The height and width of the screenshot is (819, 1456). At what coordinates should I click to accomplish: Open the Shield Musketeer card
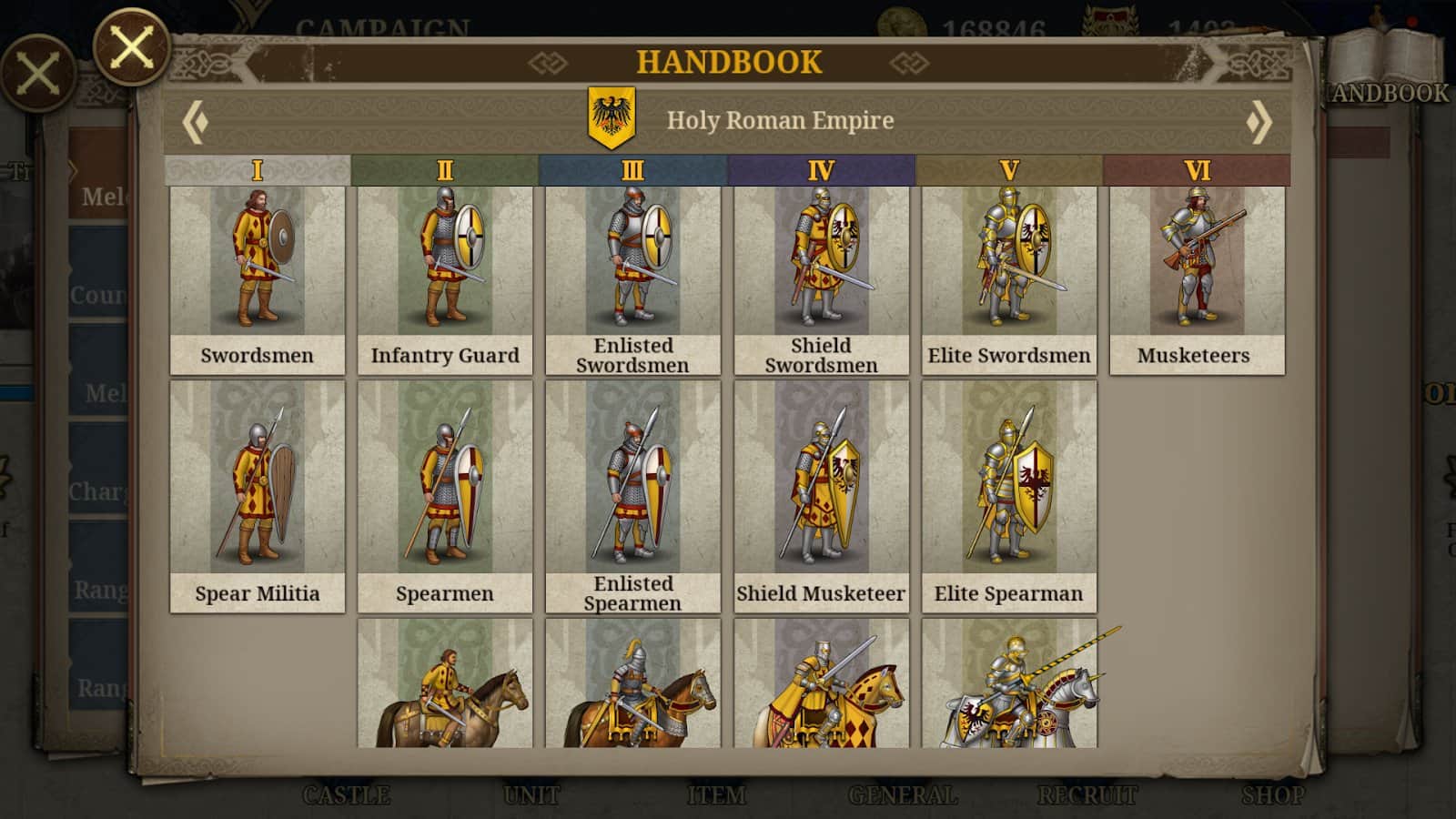821,496
